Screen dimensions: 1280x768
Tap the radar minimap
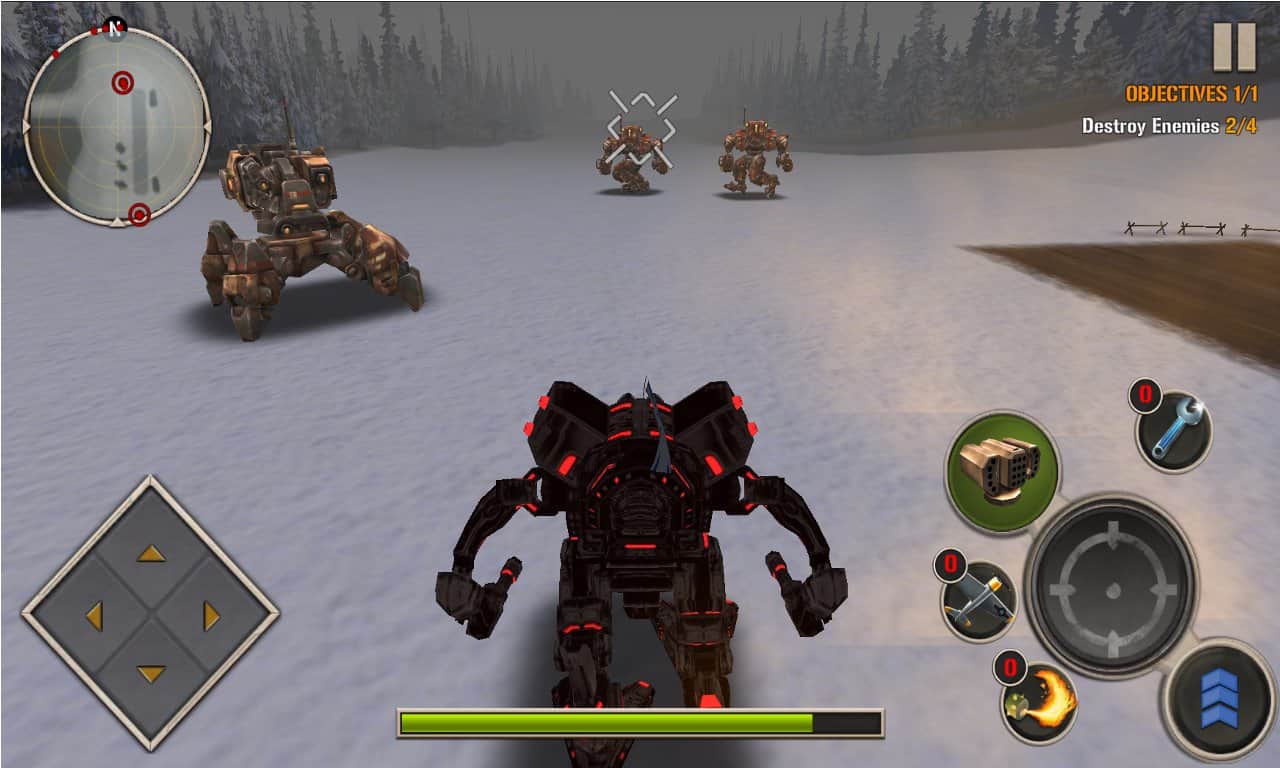[118, 120]
